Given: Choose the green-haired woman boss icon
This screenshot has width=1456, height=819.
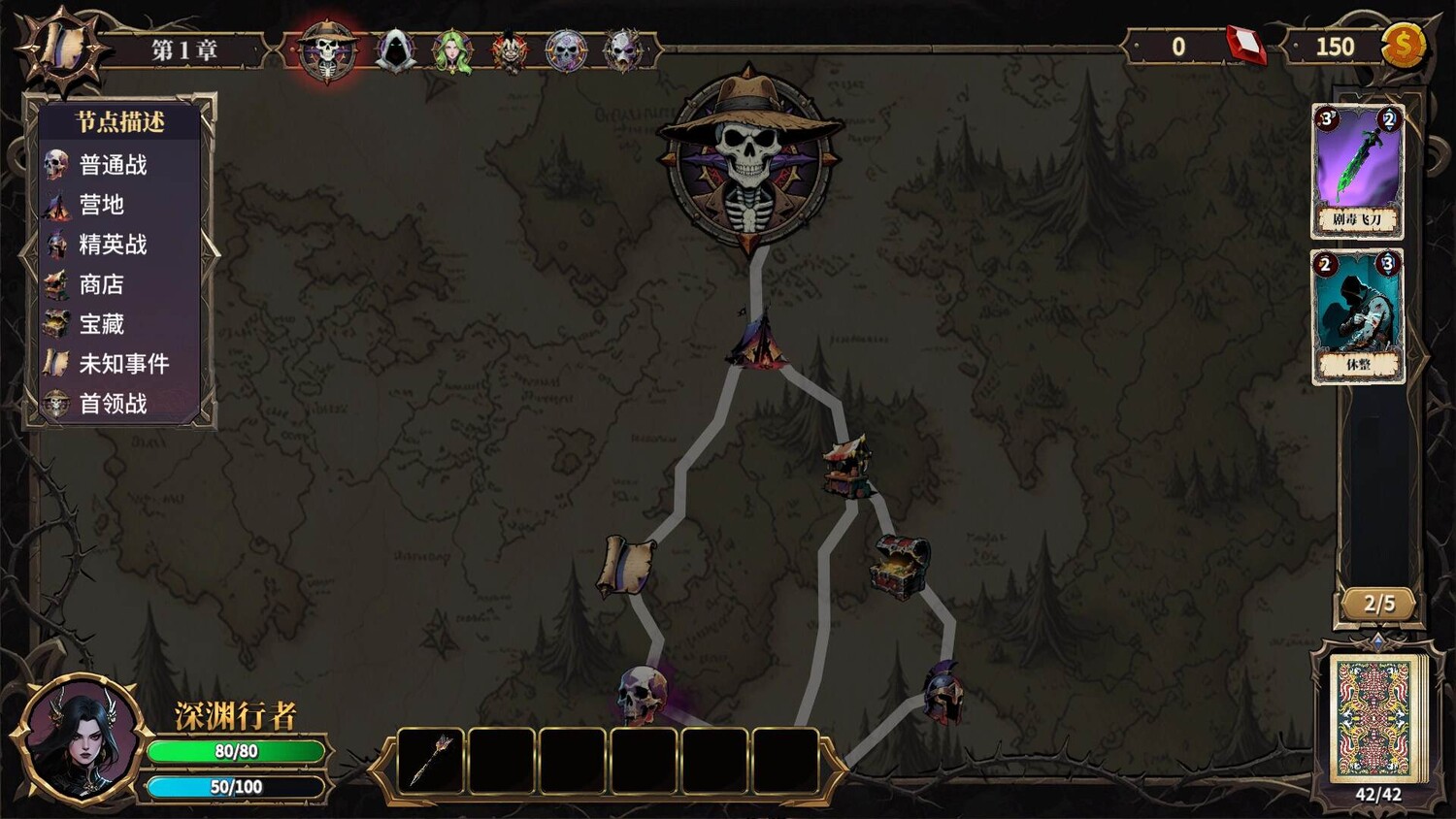Looking at the screenshot, I should (451, 50).
